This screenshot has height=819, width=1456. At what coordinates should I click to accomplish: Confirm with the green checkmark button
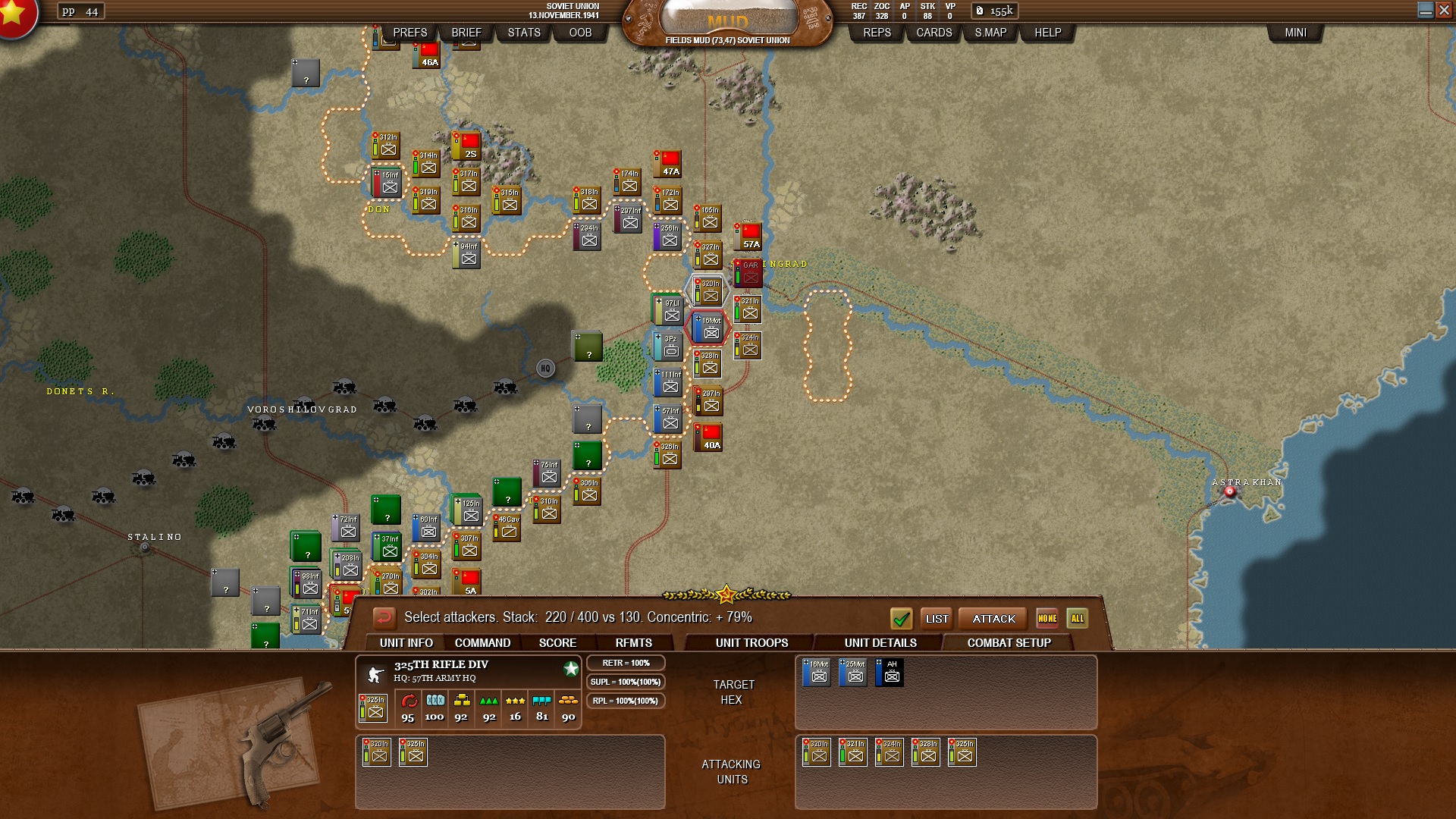click(901, 619)
